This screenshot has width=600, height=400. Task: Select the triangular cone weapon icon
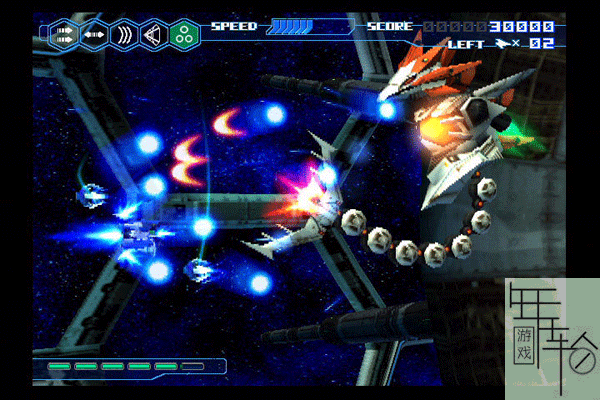pos(154,35)
